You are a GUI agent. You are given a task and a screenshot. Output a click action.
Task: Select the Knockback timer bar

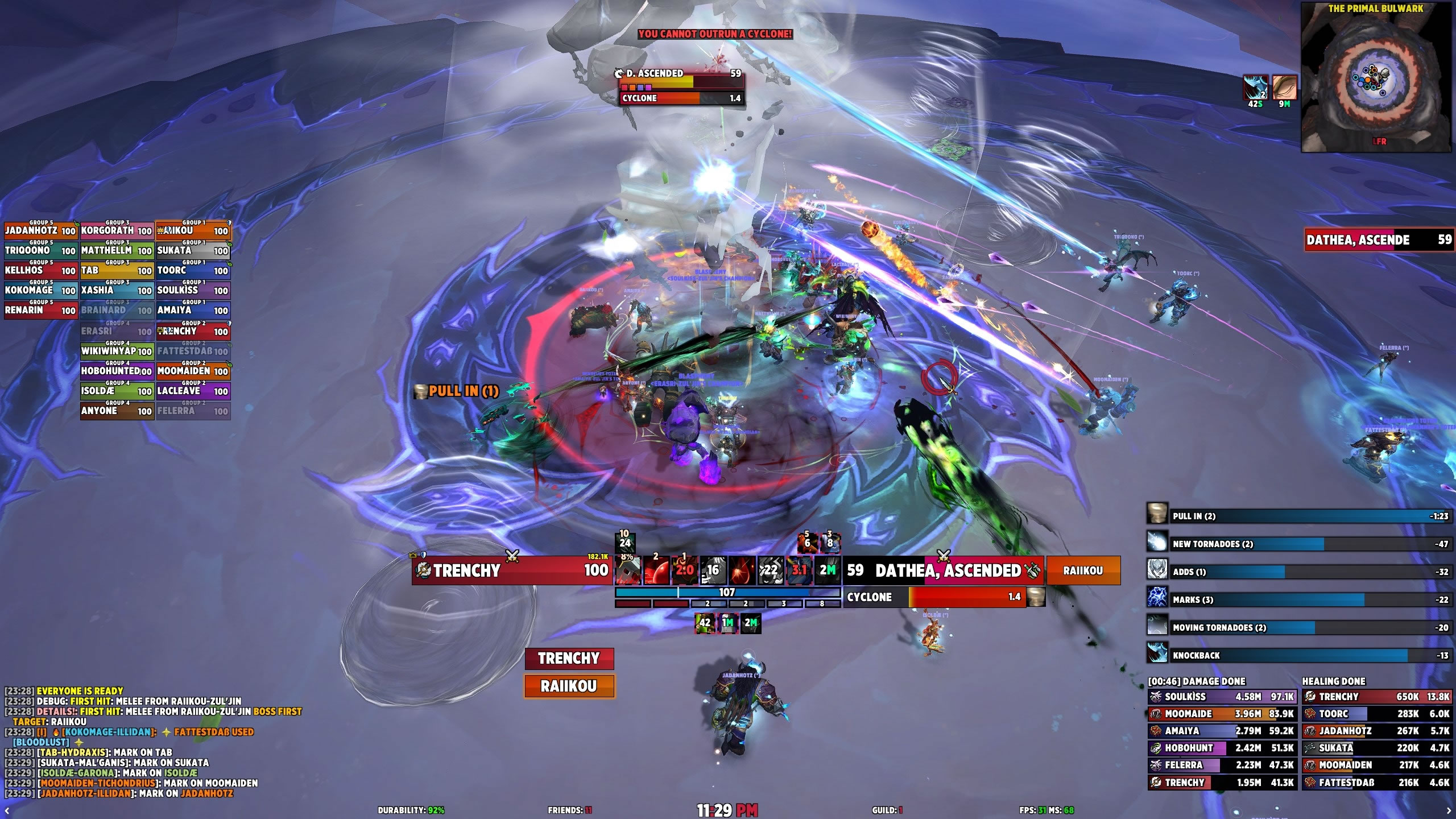click(1308, 656)
